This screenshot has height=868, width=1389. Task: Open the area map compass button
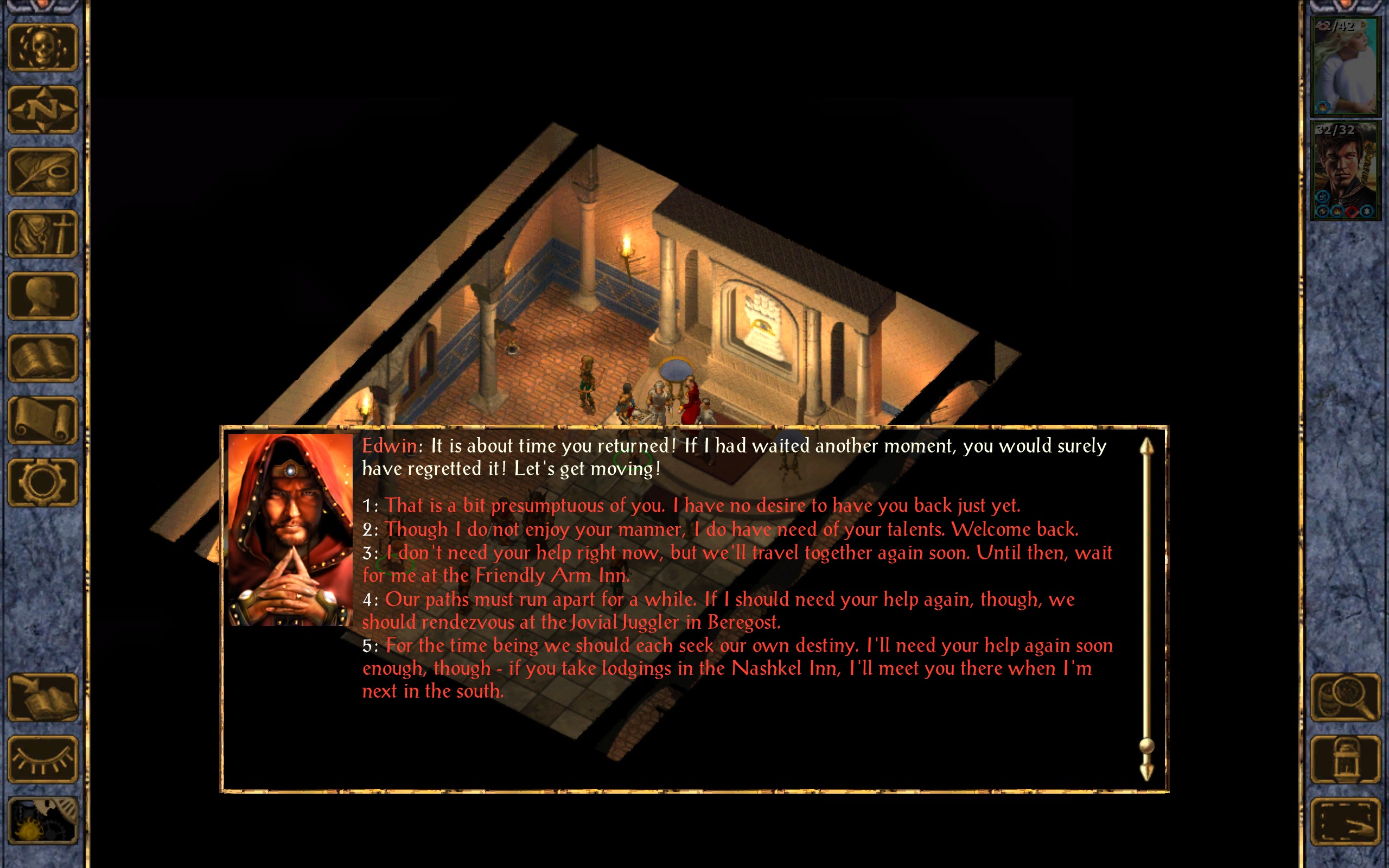point(42,110)
